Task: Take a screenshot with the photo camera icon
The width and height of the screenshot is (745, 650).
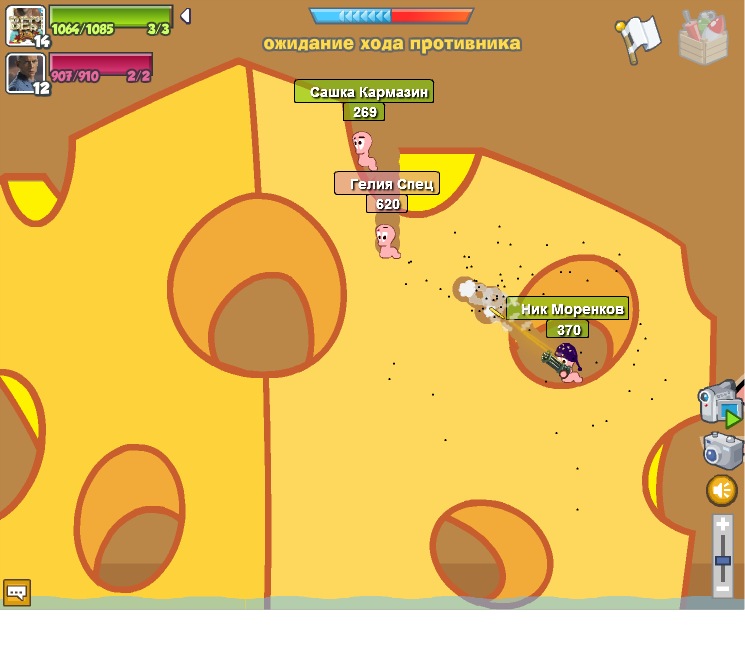Action: pos(722,450)
